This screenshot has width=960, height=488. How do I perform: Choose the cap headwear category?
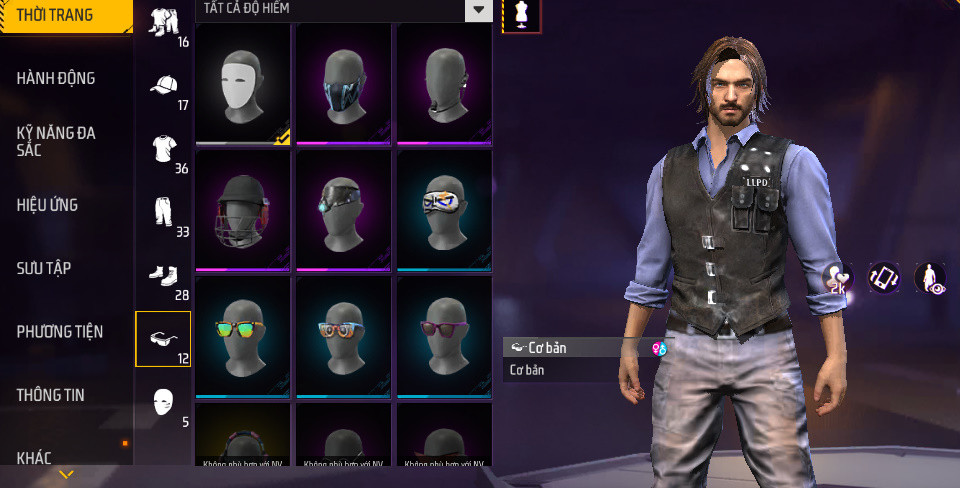tap(164, 86)
